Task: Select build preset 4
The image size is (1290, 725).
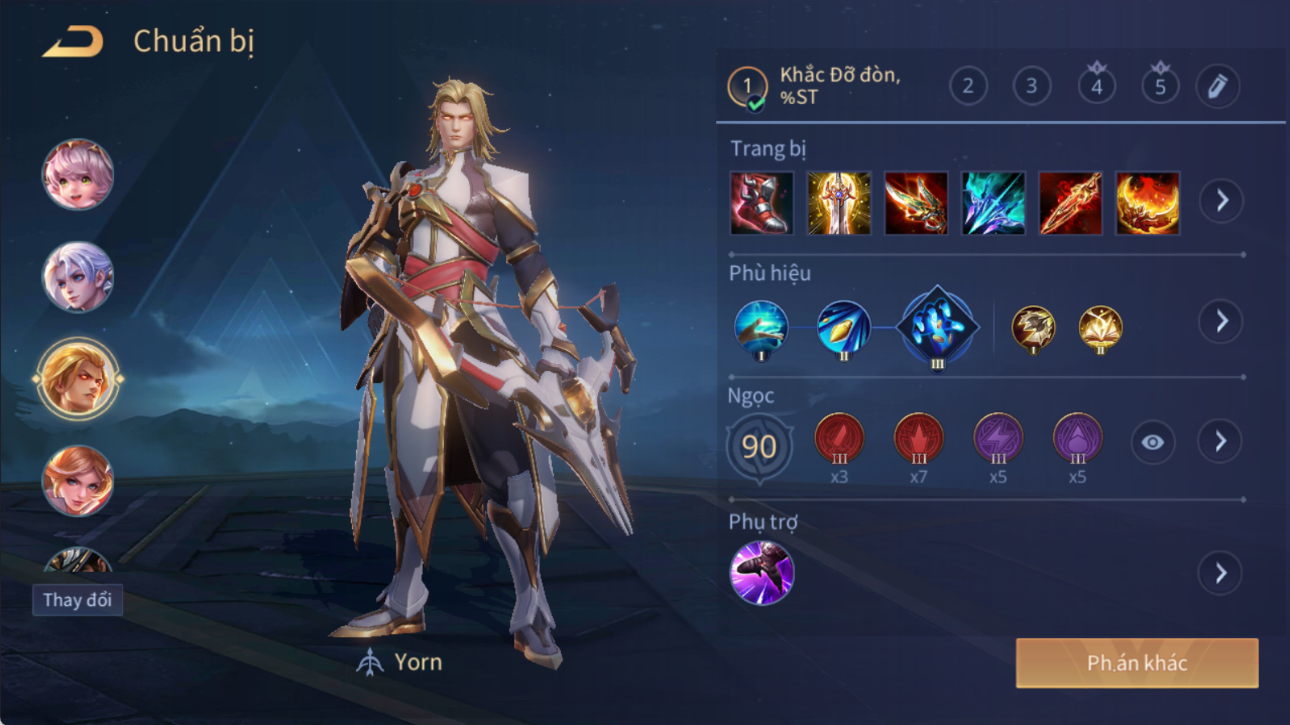Action: [1096, 86]
